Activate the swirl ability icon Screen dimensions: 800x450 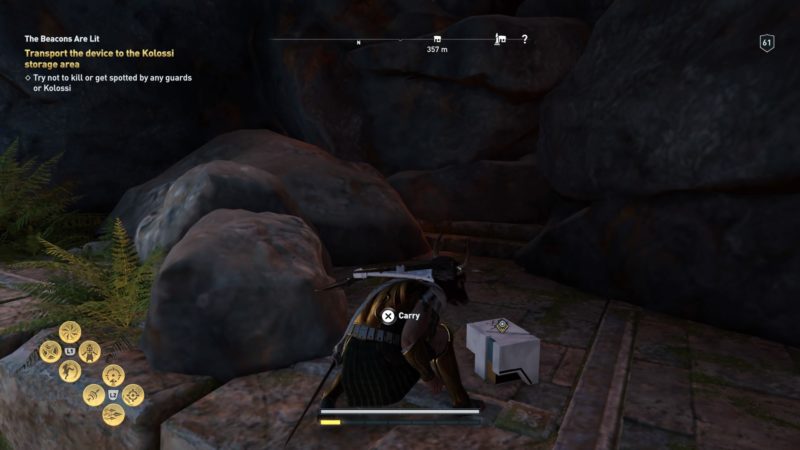coord(70,331)
